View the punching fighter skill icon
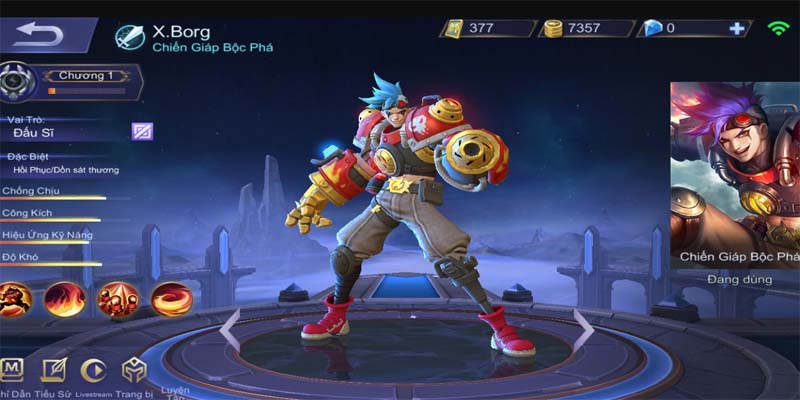This screenshot has width=800, height=400. click(16, 297)
